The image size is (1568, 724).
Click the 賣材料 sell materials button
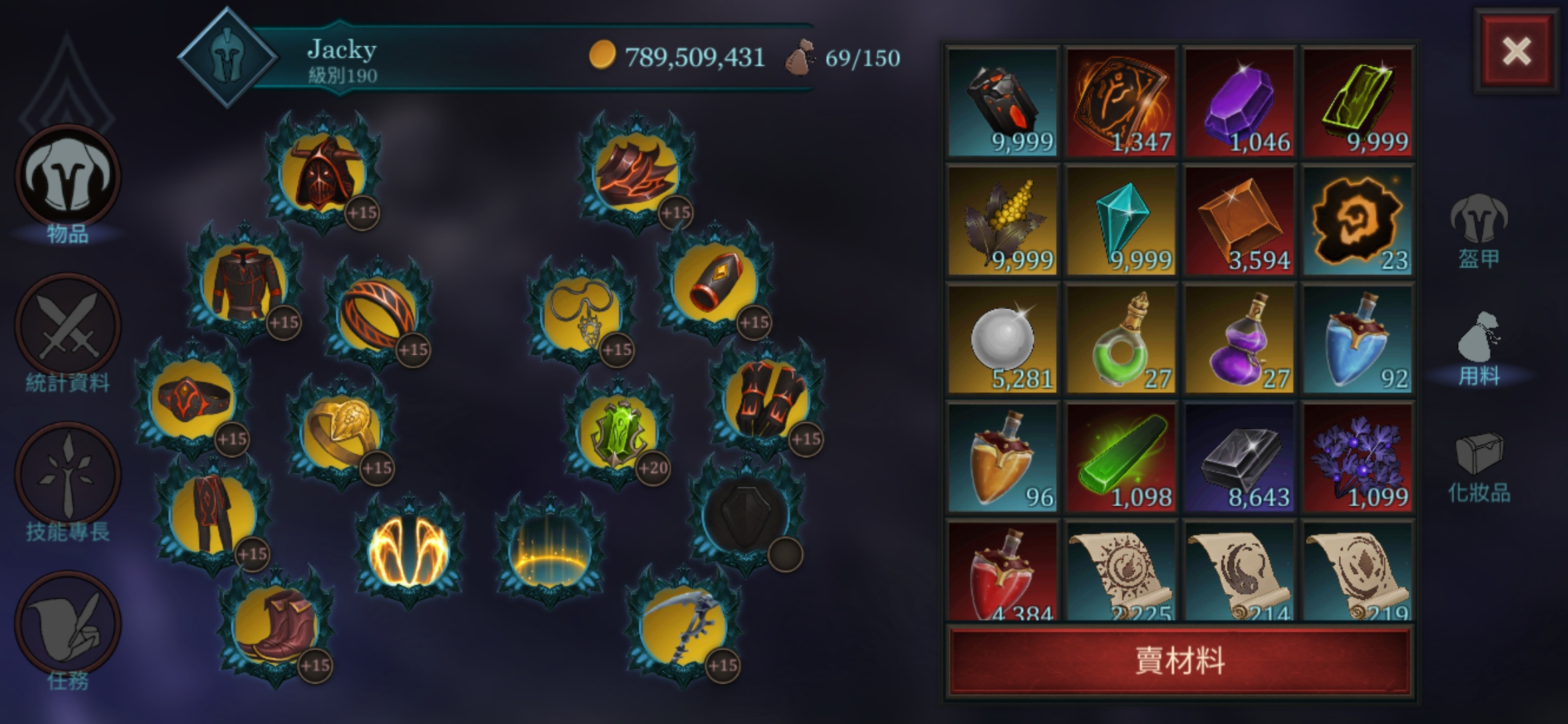[x=1180, y=661]
